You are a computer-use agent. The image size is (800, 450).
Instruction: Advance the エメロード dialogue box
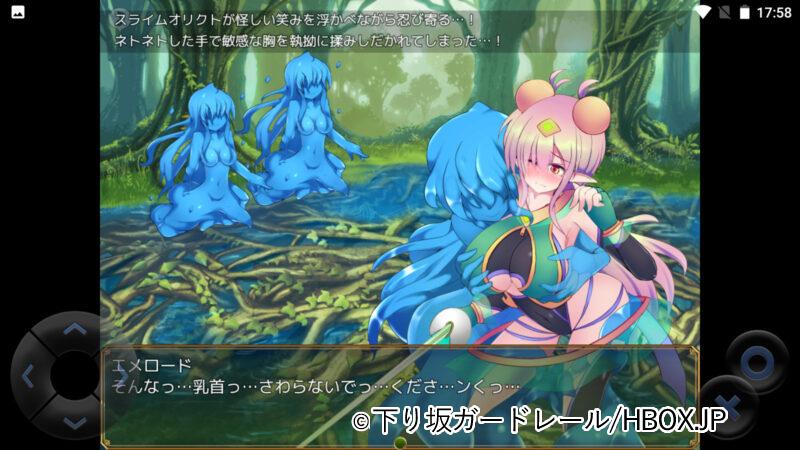click(400, 395)
